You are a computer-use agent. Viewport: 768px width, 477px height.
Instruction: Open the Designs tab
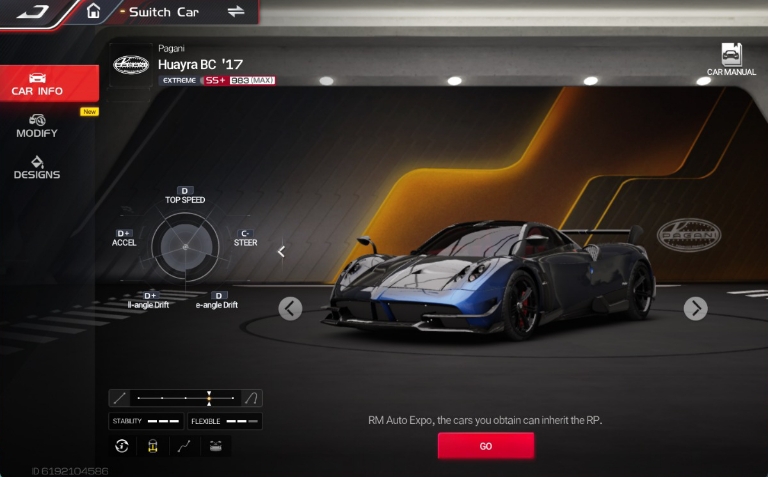tap(37, 167)
